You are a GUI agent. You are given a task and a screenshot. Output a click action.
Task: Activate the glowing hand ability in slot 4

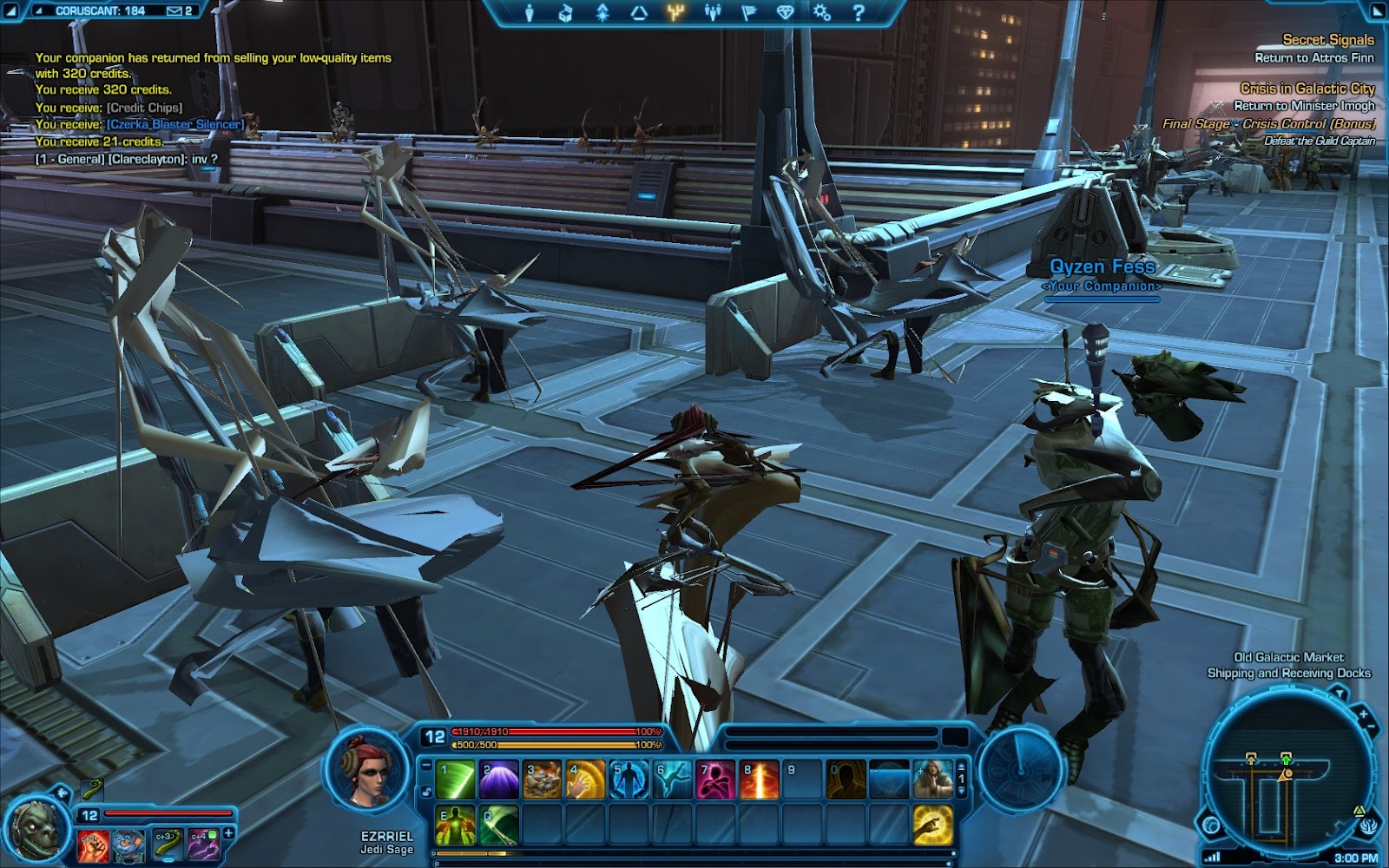(x=586, y=779)
